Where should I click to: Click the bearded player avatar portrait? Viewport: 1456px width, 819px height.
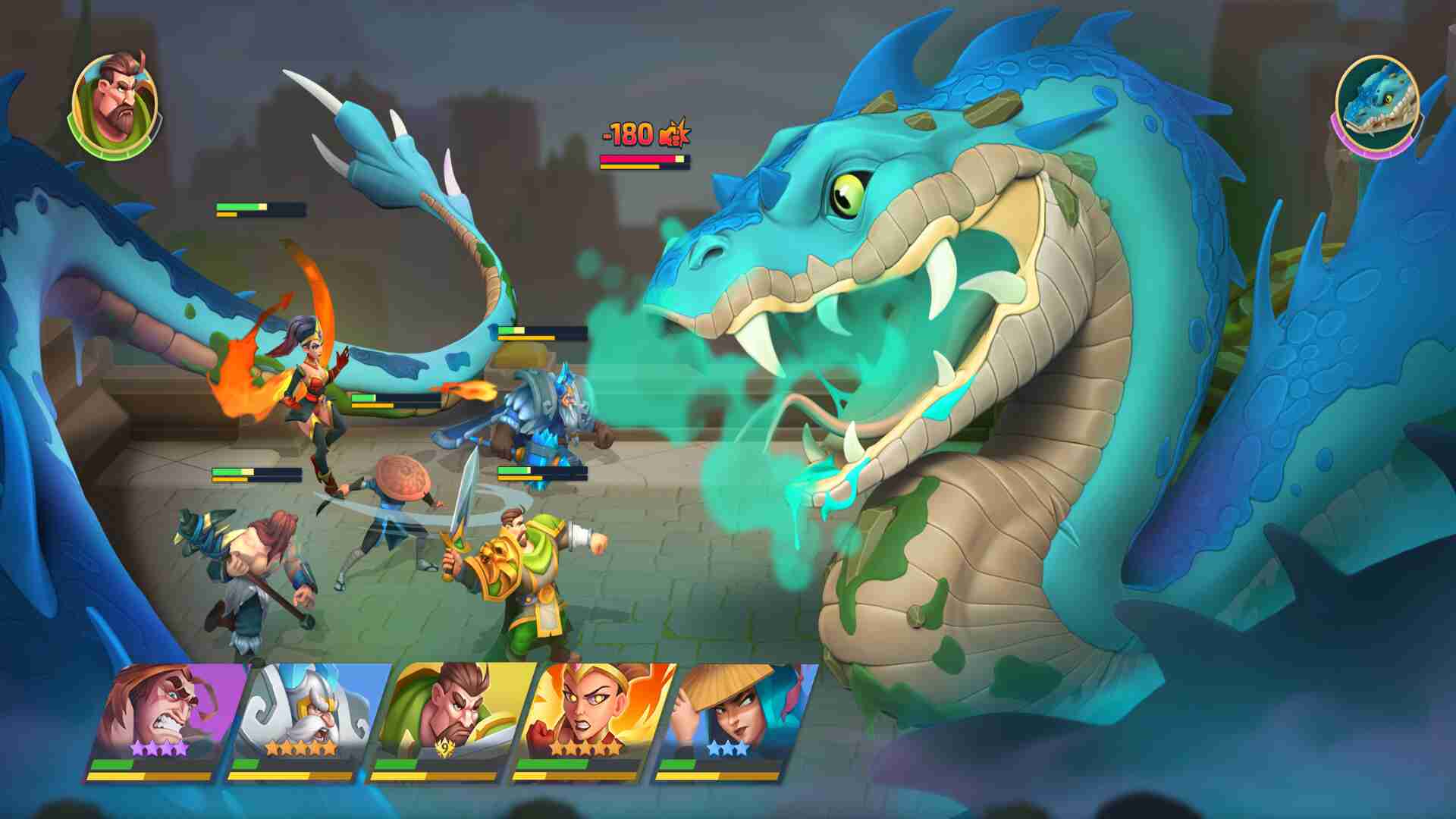click(x=115, y=103)
